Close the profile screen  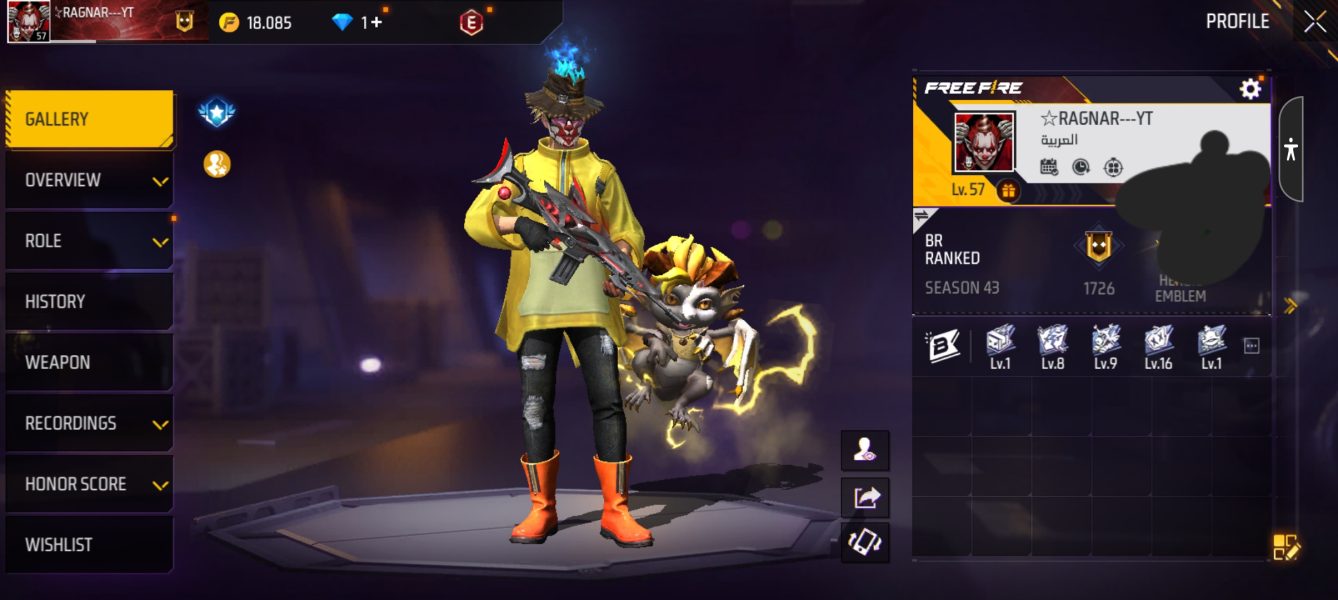point(1315,22)
